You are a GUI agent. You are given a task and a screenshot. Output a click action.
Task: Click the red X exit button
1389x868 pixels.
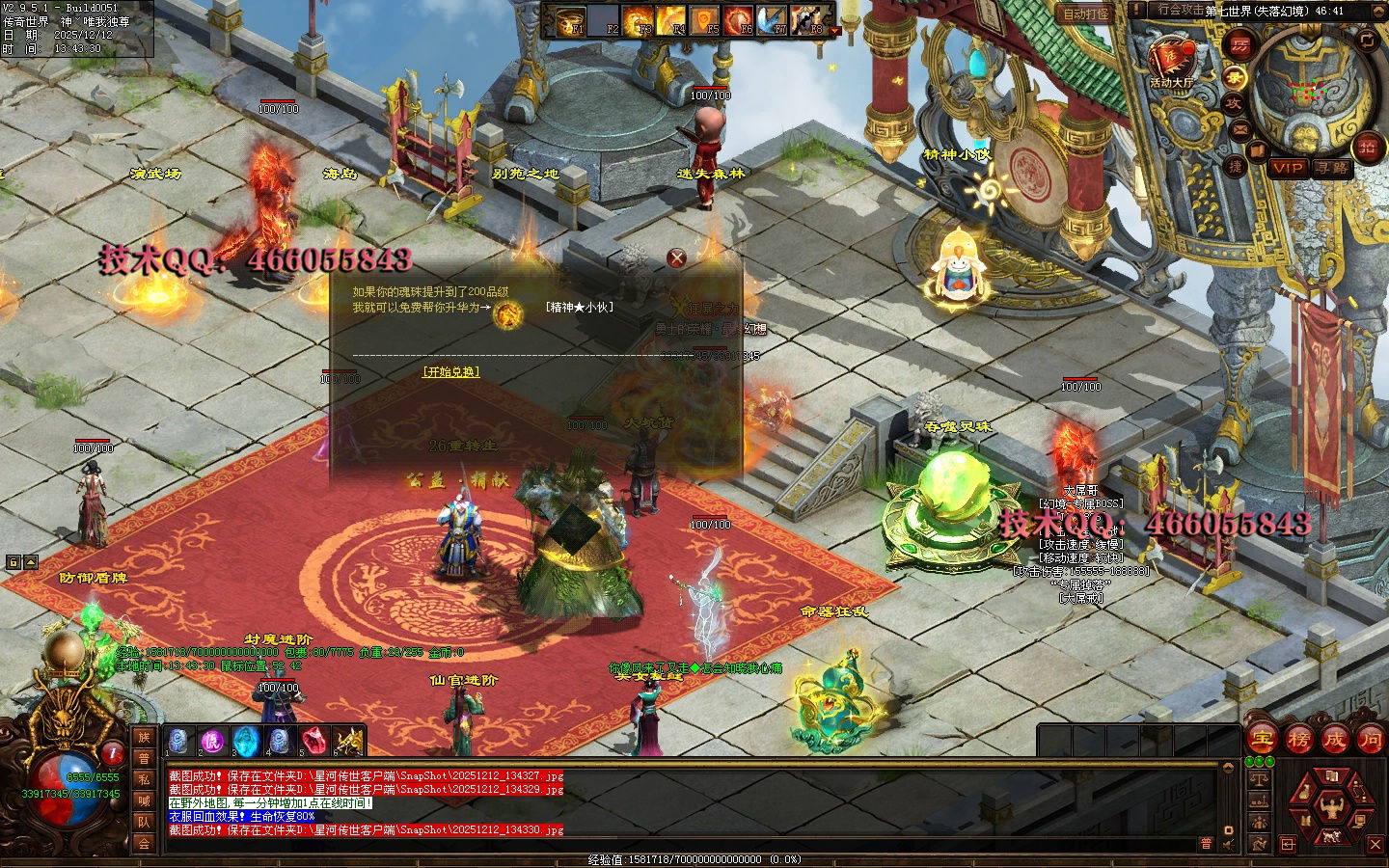pos(1375,845)
